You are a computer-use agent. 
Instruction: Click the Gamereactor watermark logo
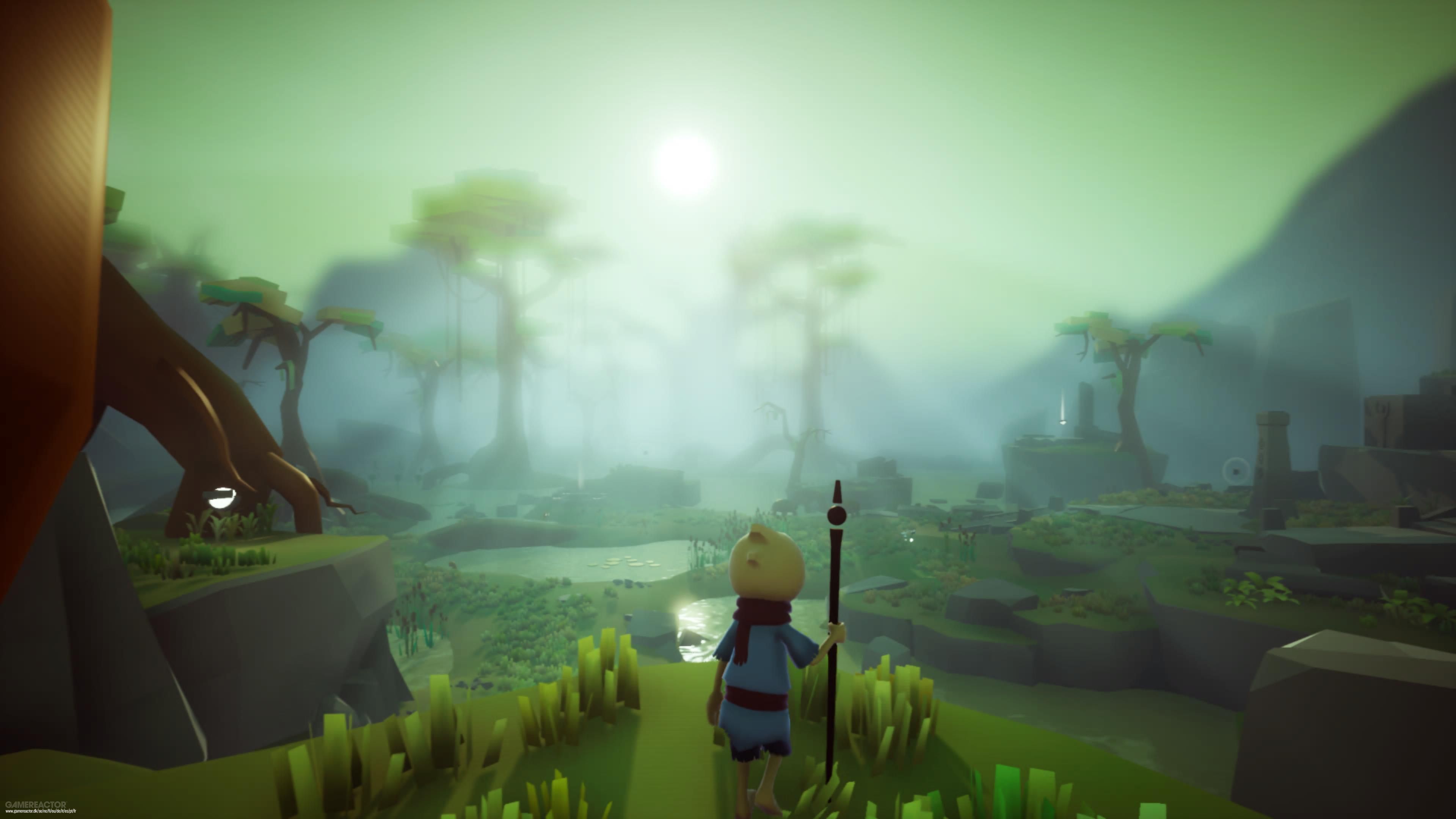tap(36, 804)
